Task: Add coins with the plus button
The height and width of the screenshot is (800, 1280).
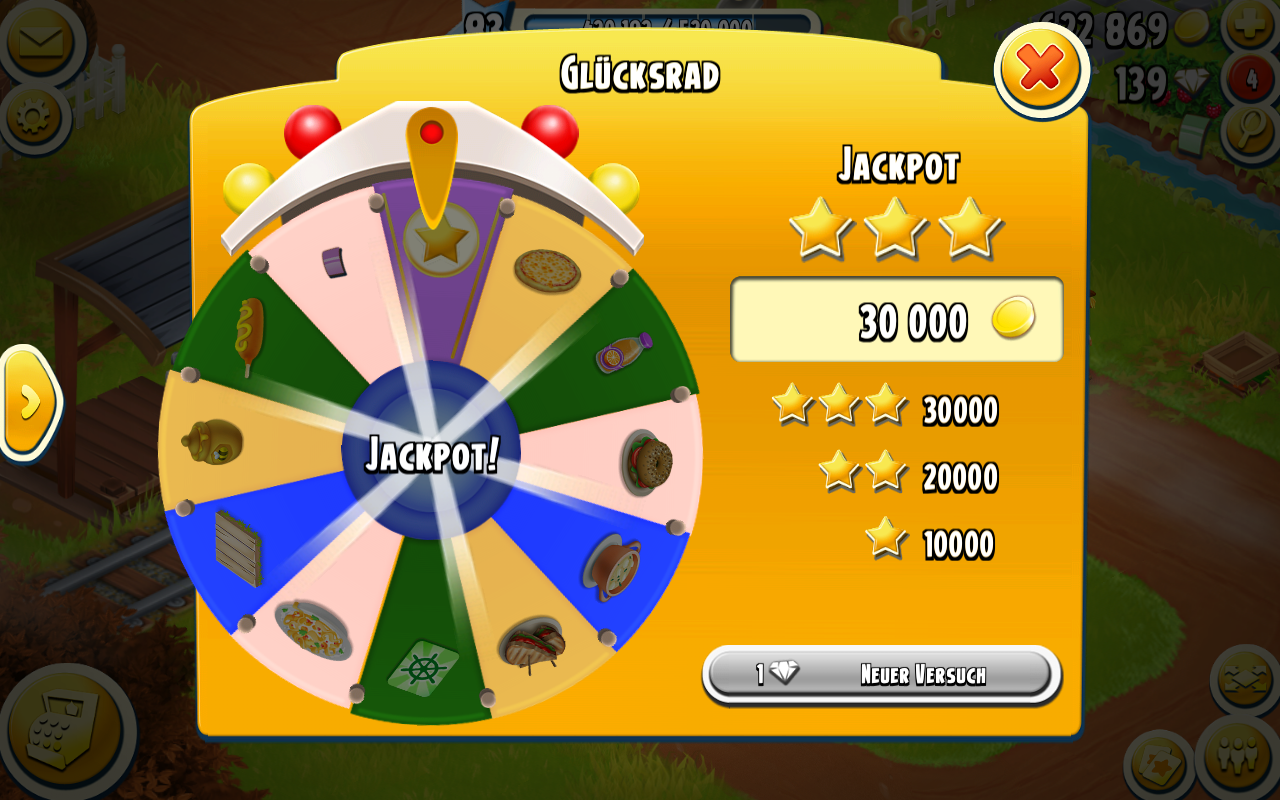Action: (1250, 25)
